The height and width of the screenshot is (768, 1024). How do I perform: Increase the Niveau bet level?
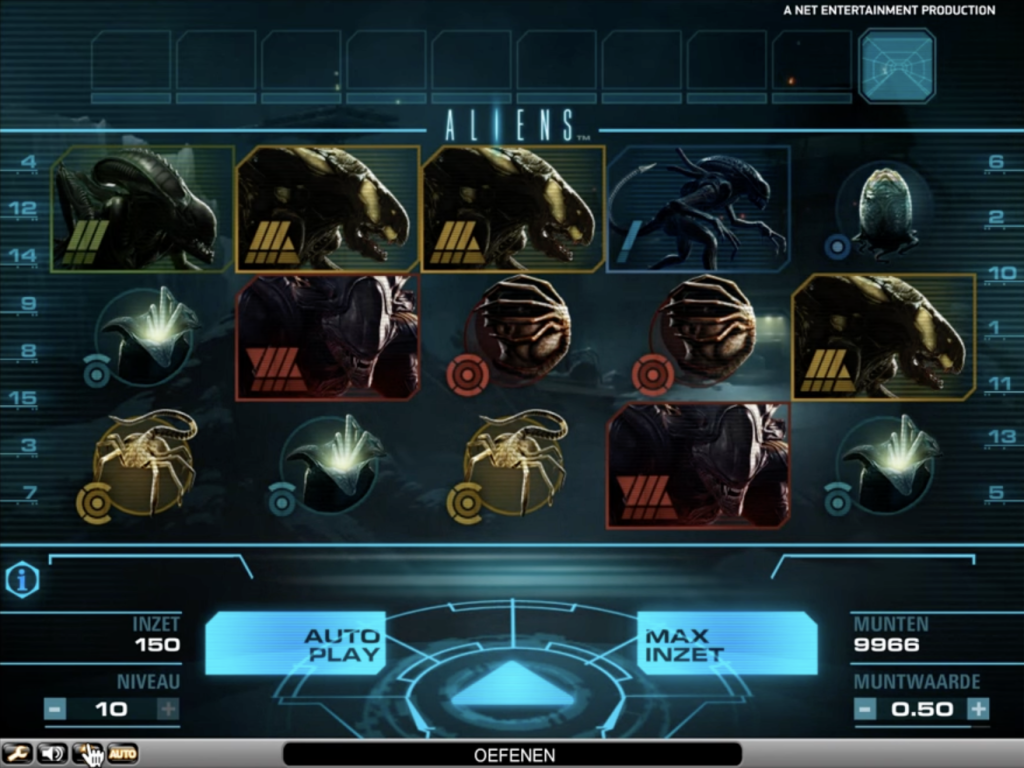(168, 709)
